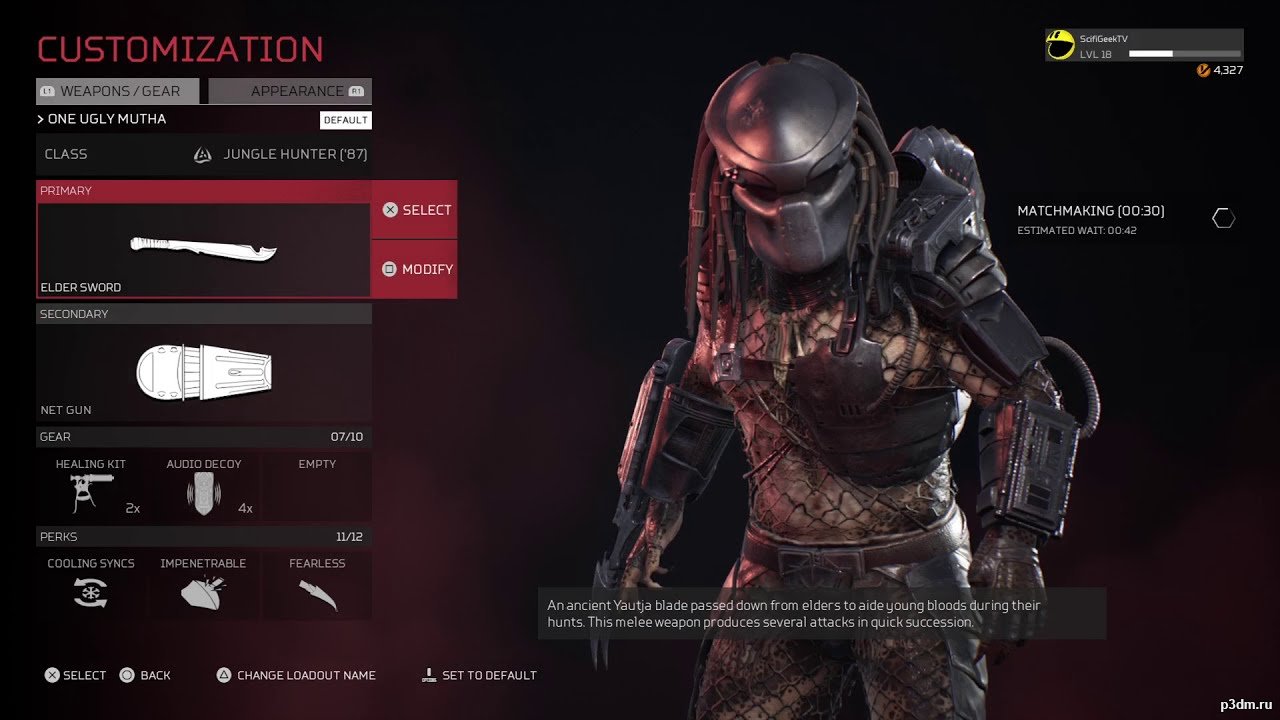
Task: Open the Appearance tab
Action: click(x=290, y=91)
